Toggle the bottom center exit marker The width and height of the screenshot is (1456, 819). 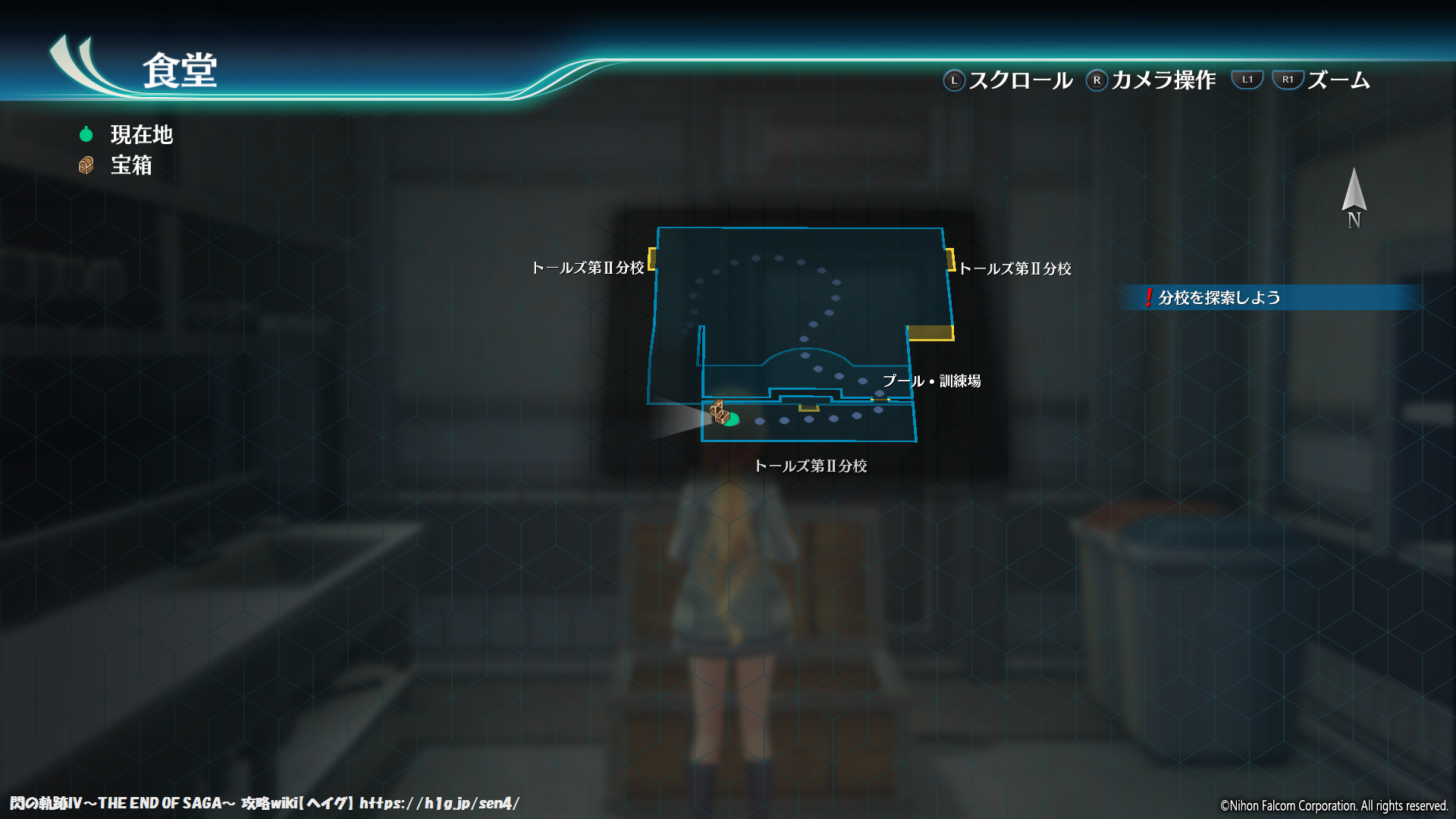point(808,408)
